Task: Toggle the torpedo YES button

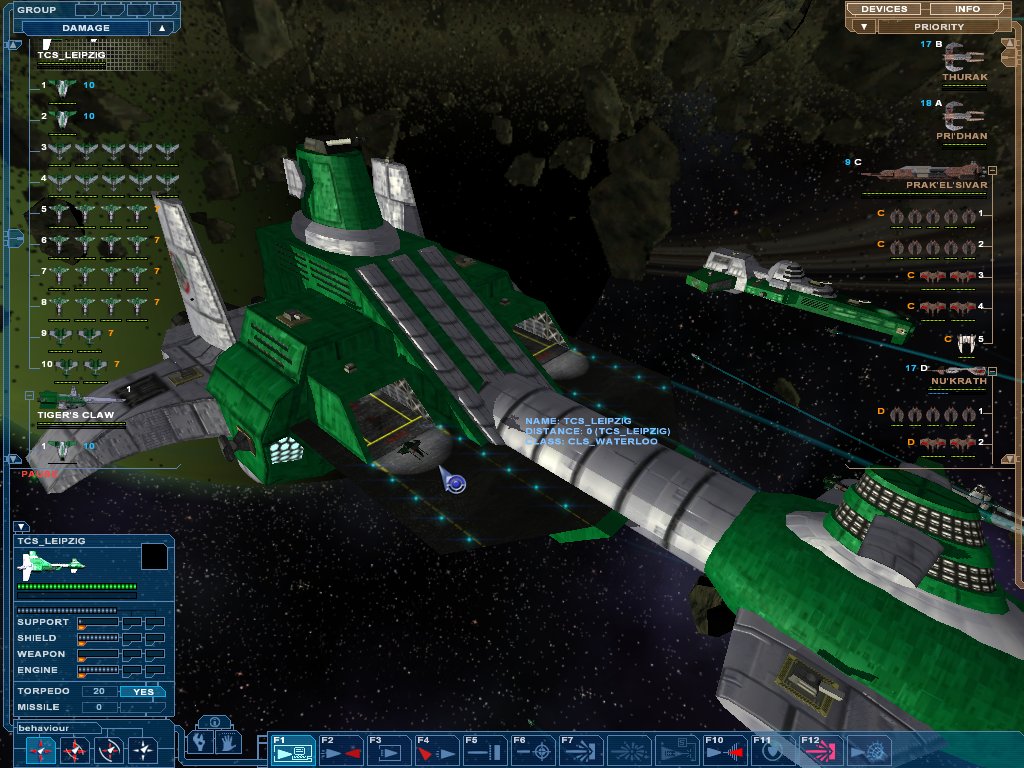Action: point(143,691)
